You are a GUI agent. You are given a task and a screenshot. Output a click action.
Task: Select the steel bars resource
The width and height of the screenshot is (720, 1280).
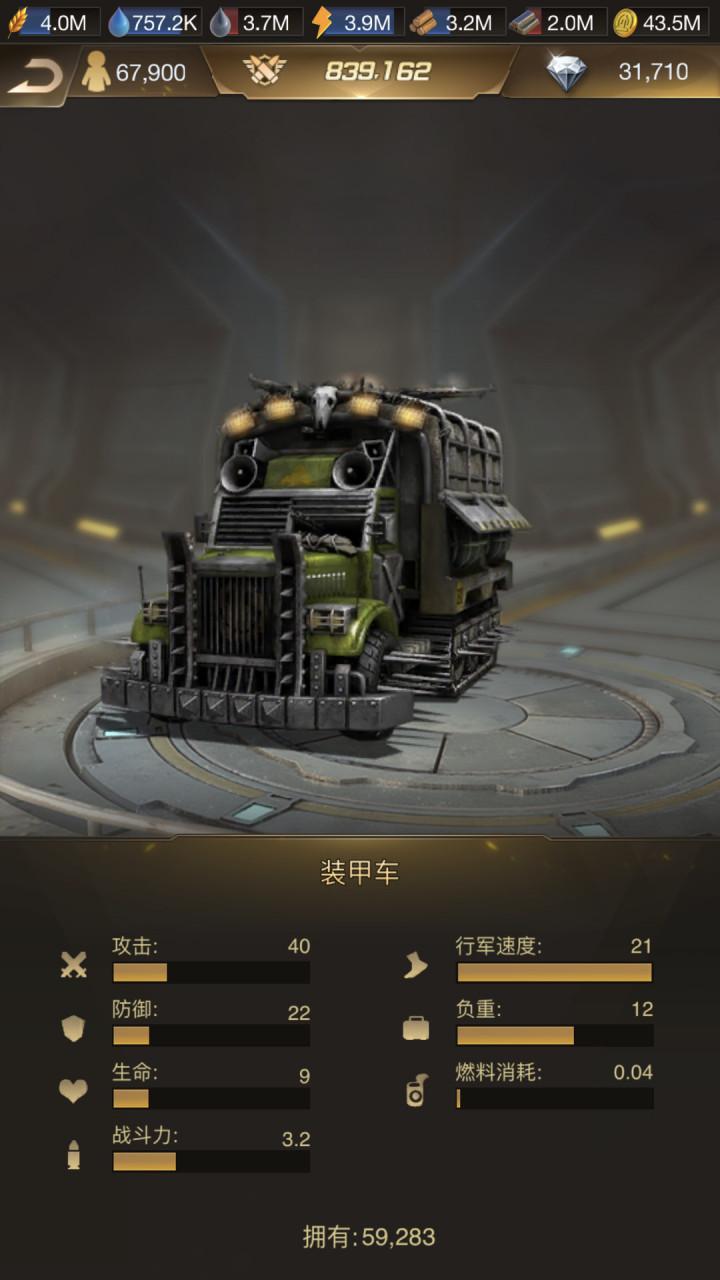(557, 22)
